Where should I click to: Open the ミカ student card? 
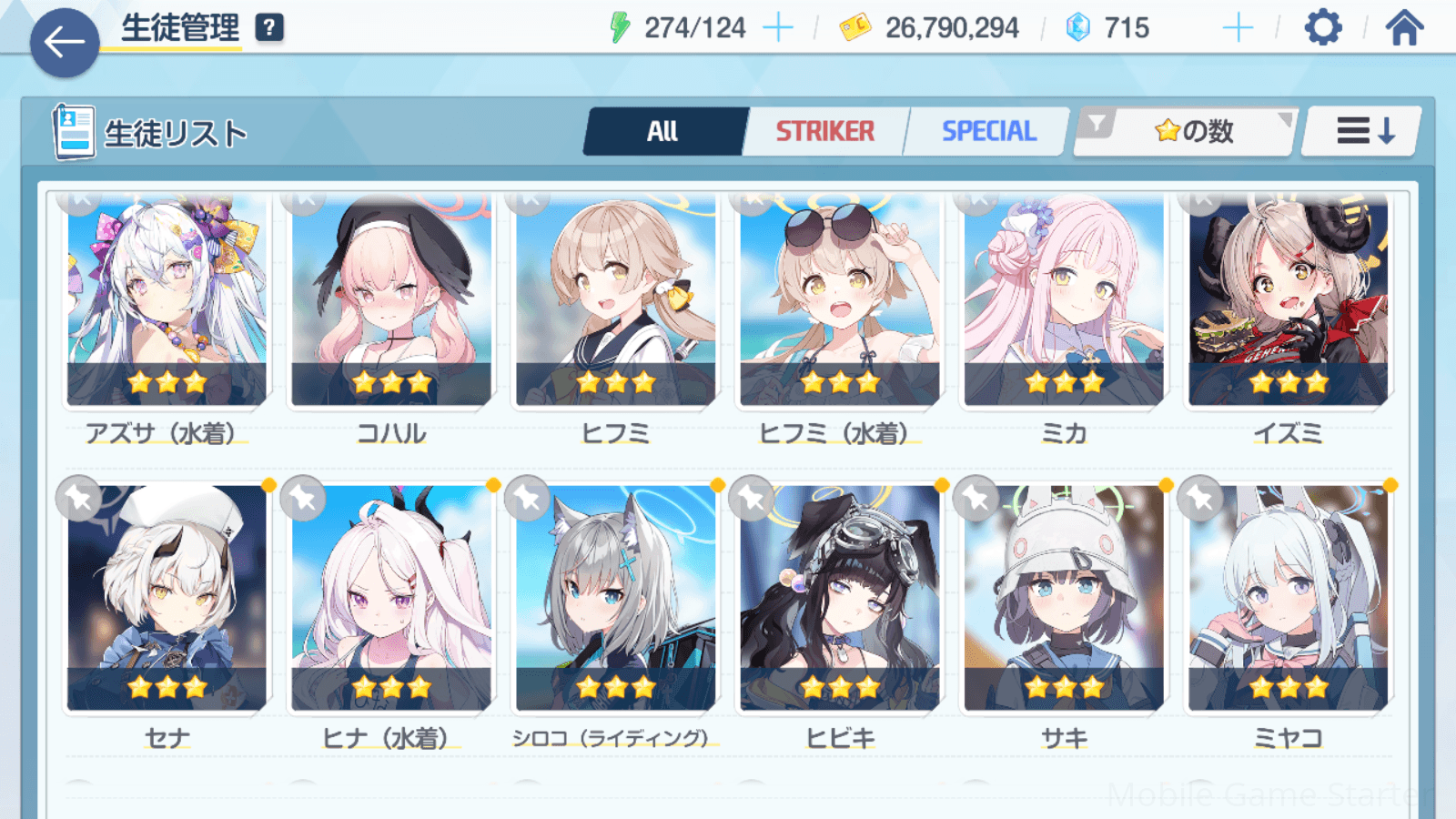(x=1064, y=300)
